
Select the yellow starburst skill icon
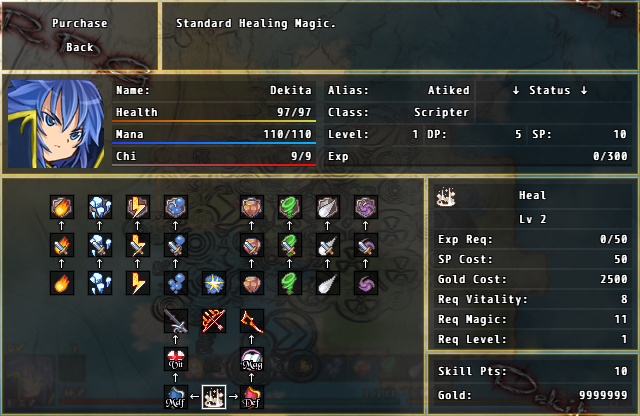click(214, 283)
